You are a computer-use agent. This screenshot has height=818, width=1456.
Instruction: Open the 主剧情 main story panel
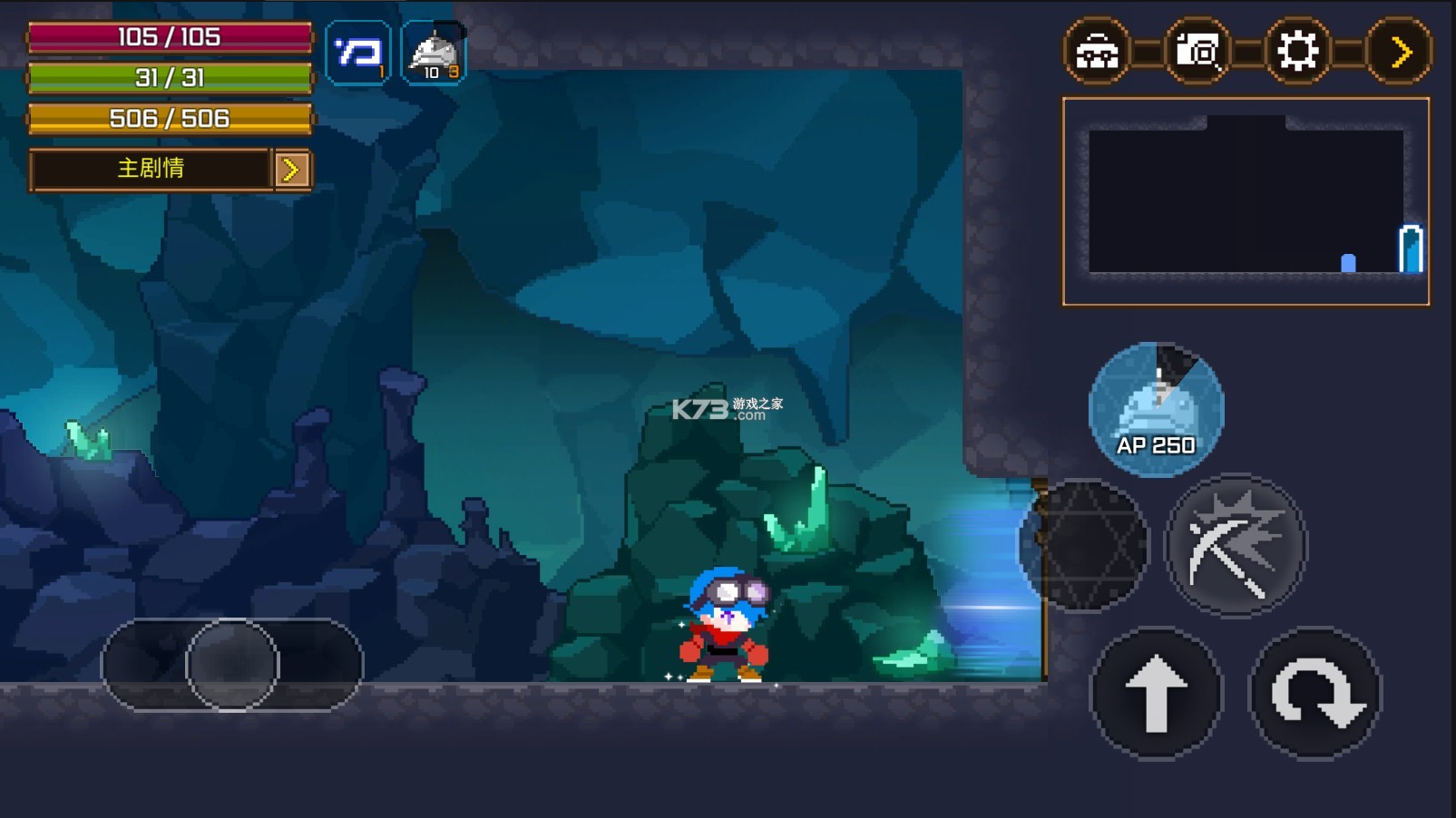[151, 169]
